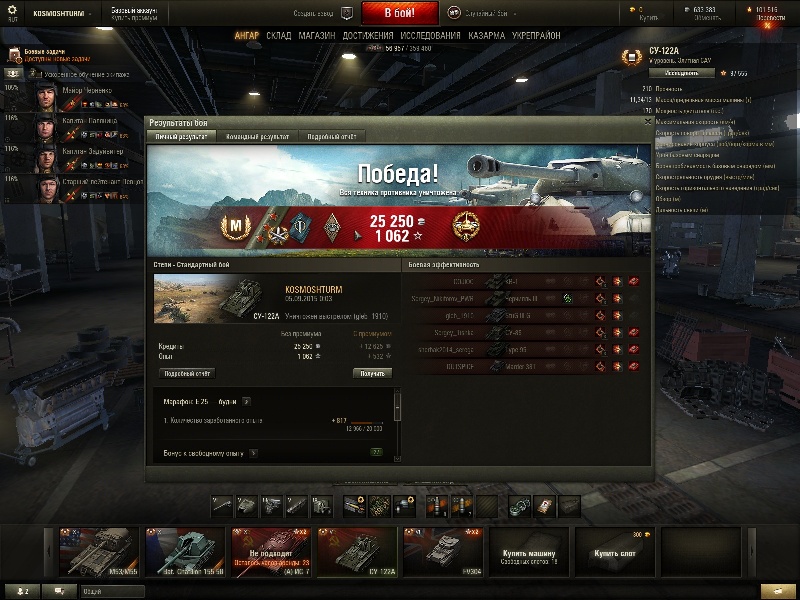Image resolution: width=800 pixels, height=600 pixels.
Task: Open the Склад menu
Action: 279,36
